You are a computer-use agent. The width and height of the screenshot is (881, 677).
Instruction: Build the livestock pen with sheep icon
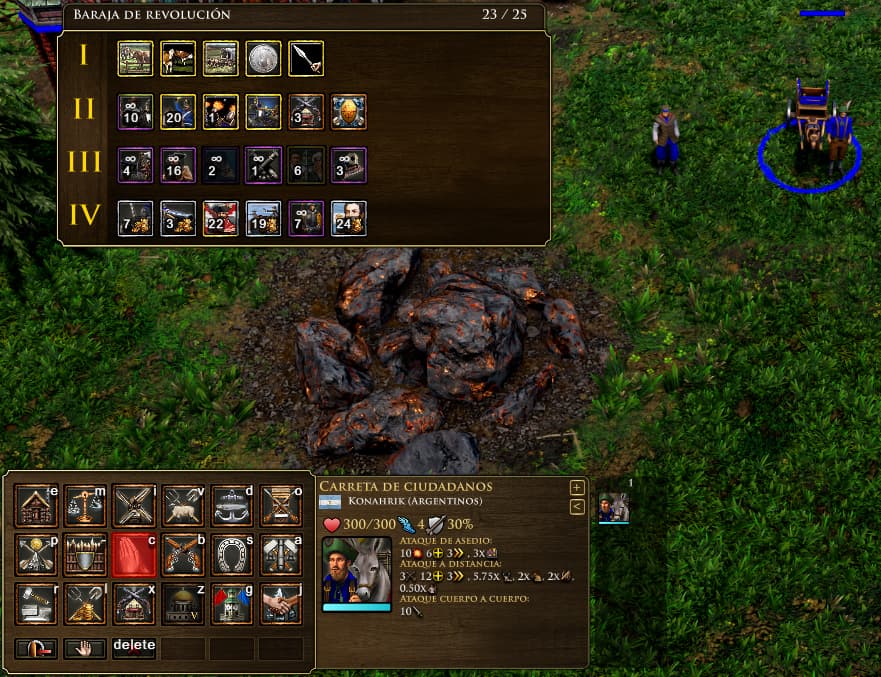(183, 505)
